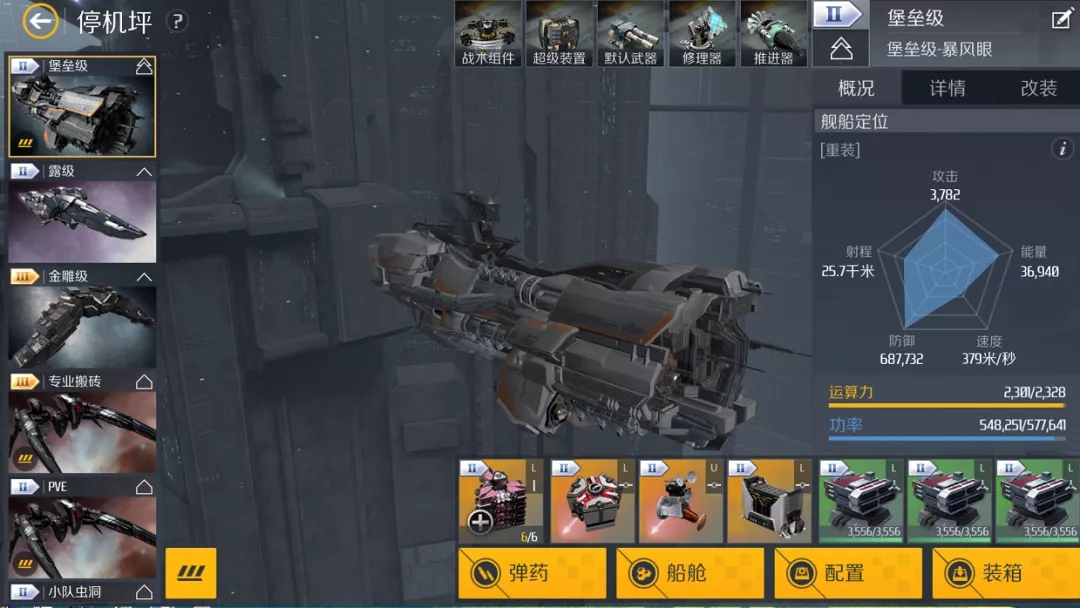Screen dimensions: 1080x608
Task: Select the 专业搬砖 ship fitting
Action: click(82, 423)
